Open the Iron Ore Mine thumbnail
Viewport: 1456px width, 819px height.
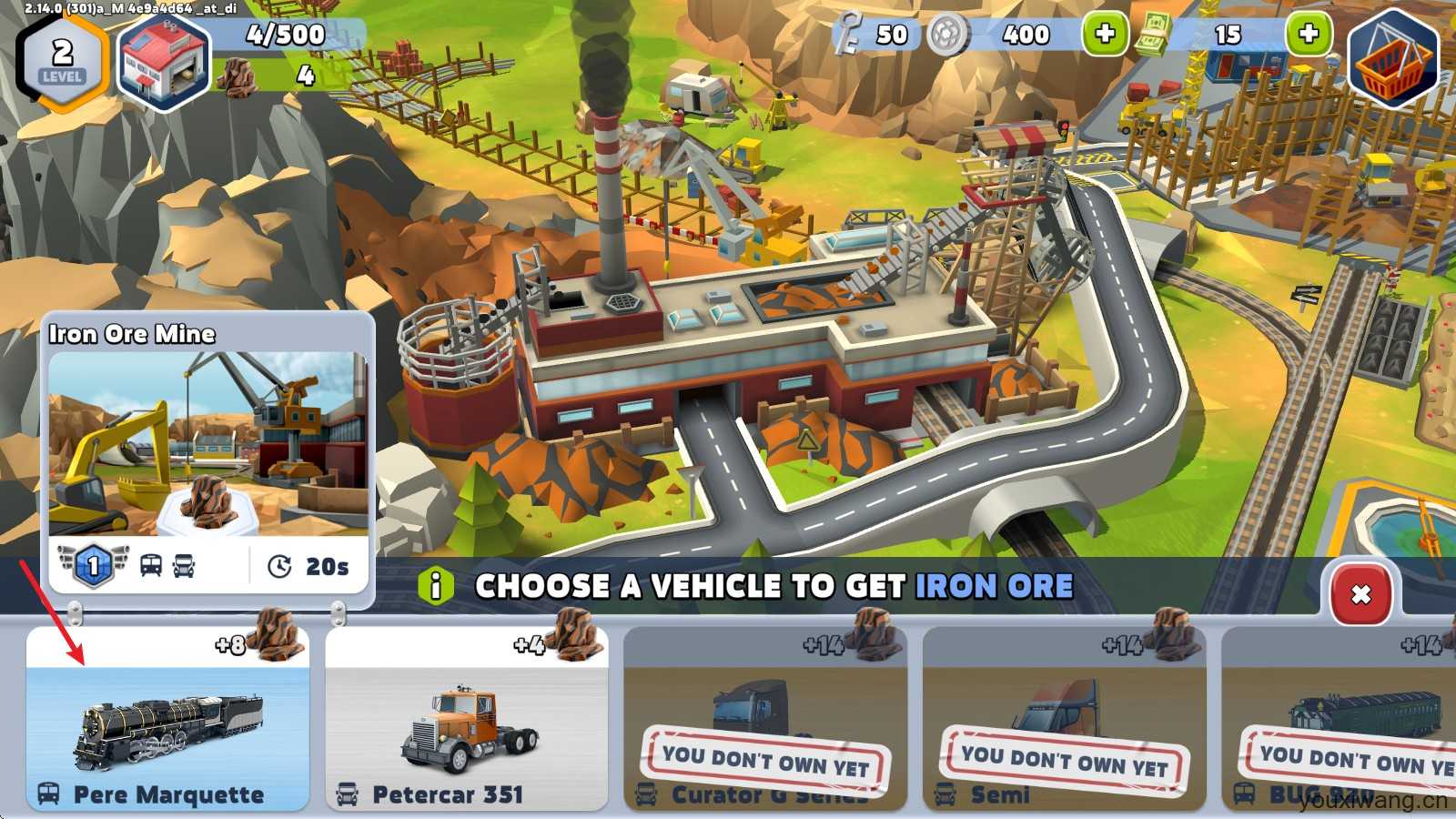(208, 443)
